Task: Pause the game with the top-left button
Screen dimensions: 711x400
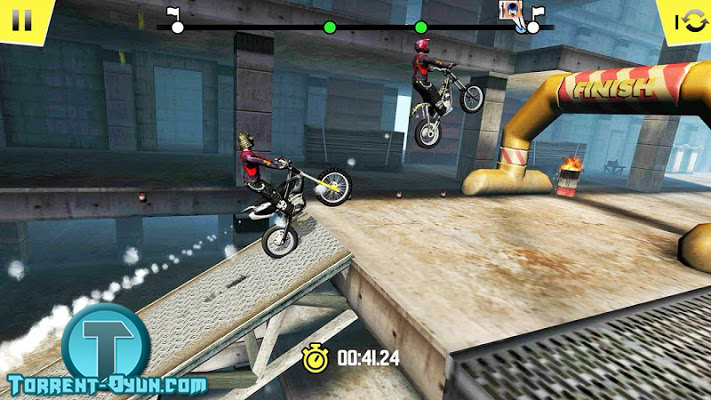Action: click(21, 19)
